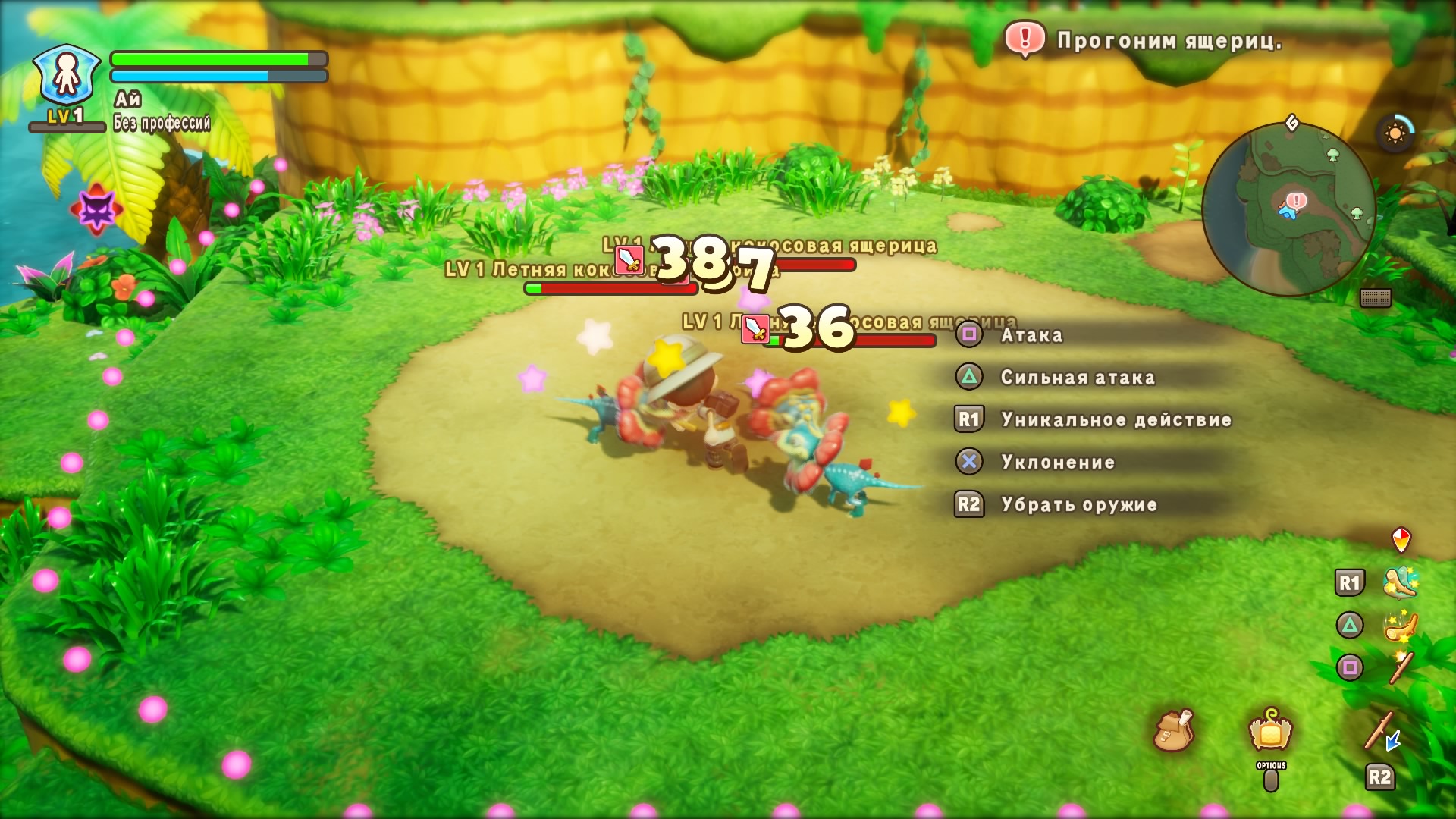Open the circular minimap
The image size is (1456, 819).
(x=1288, y=209)
